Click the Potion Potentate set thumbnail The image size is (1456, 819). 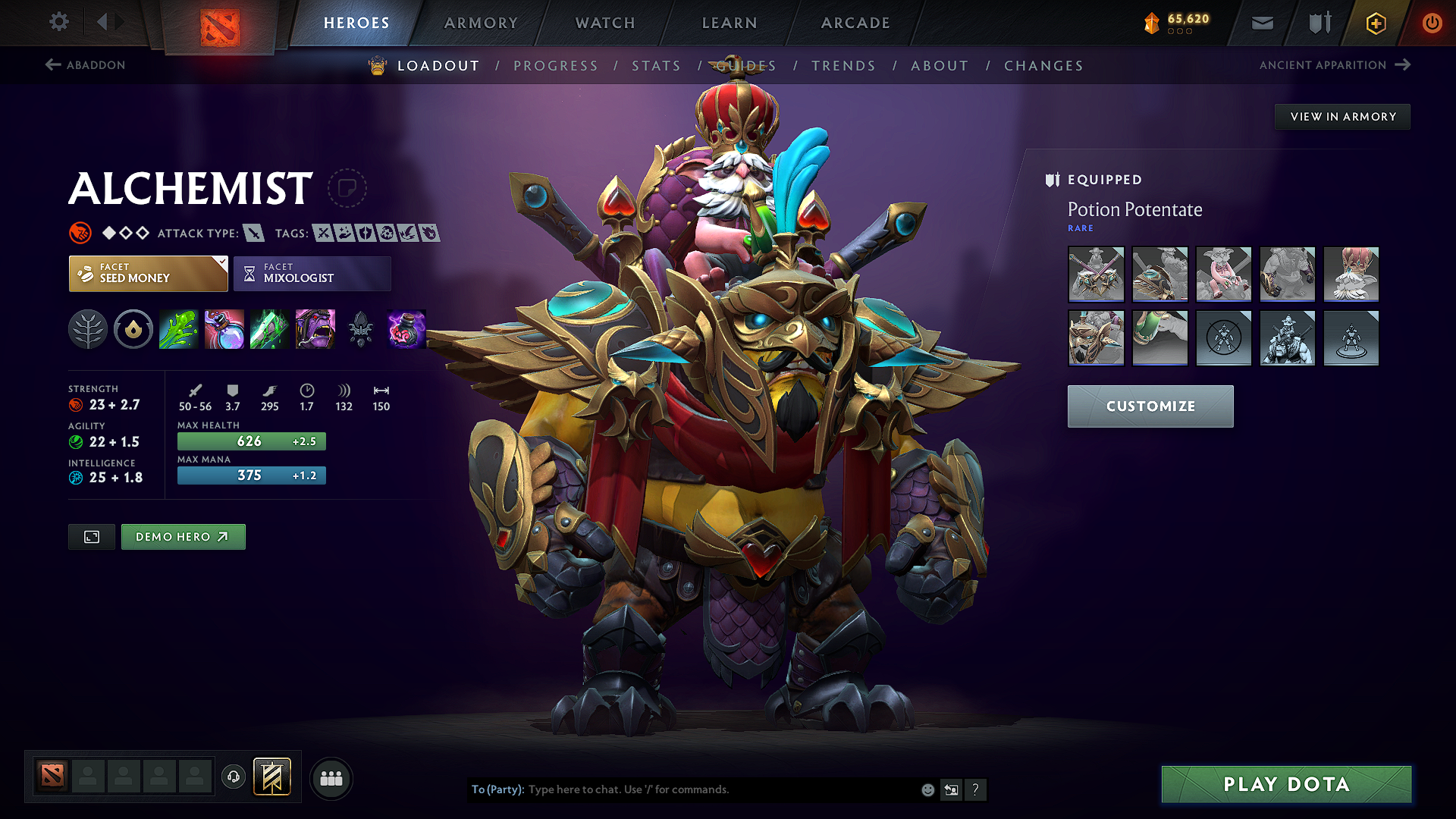[x=1096, y=275]
